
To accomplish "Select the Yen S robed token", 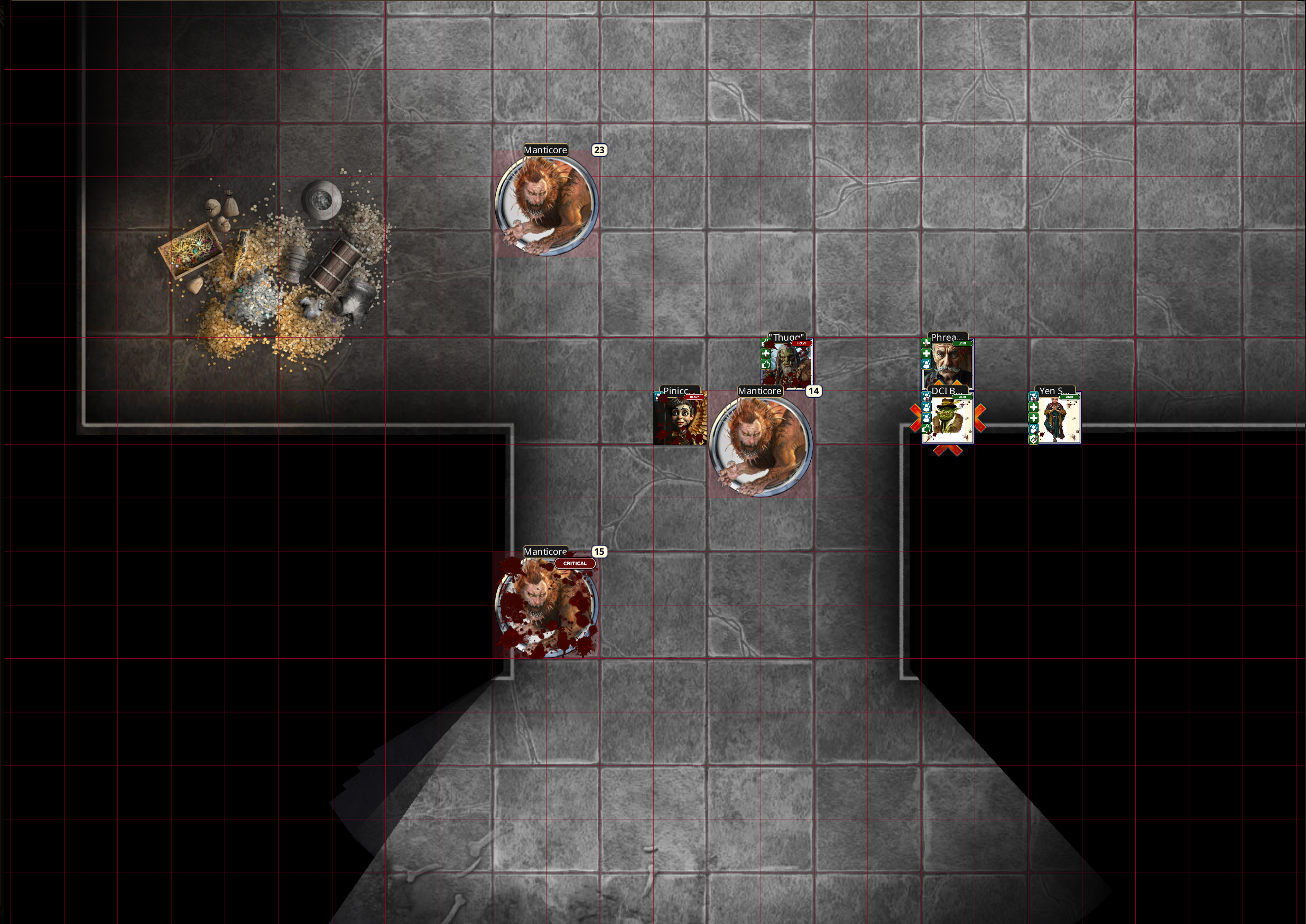I will 1056,420.
